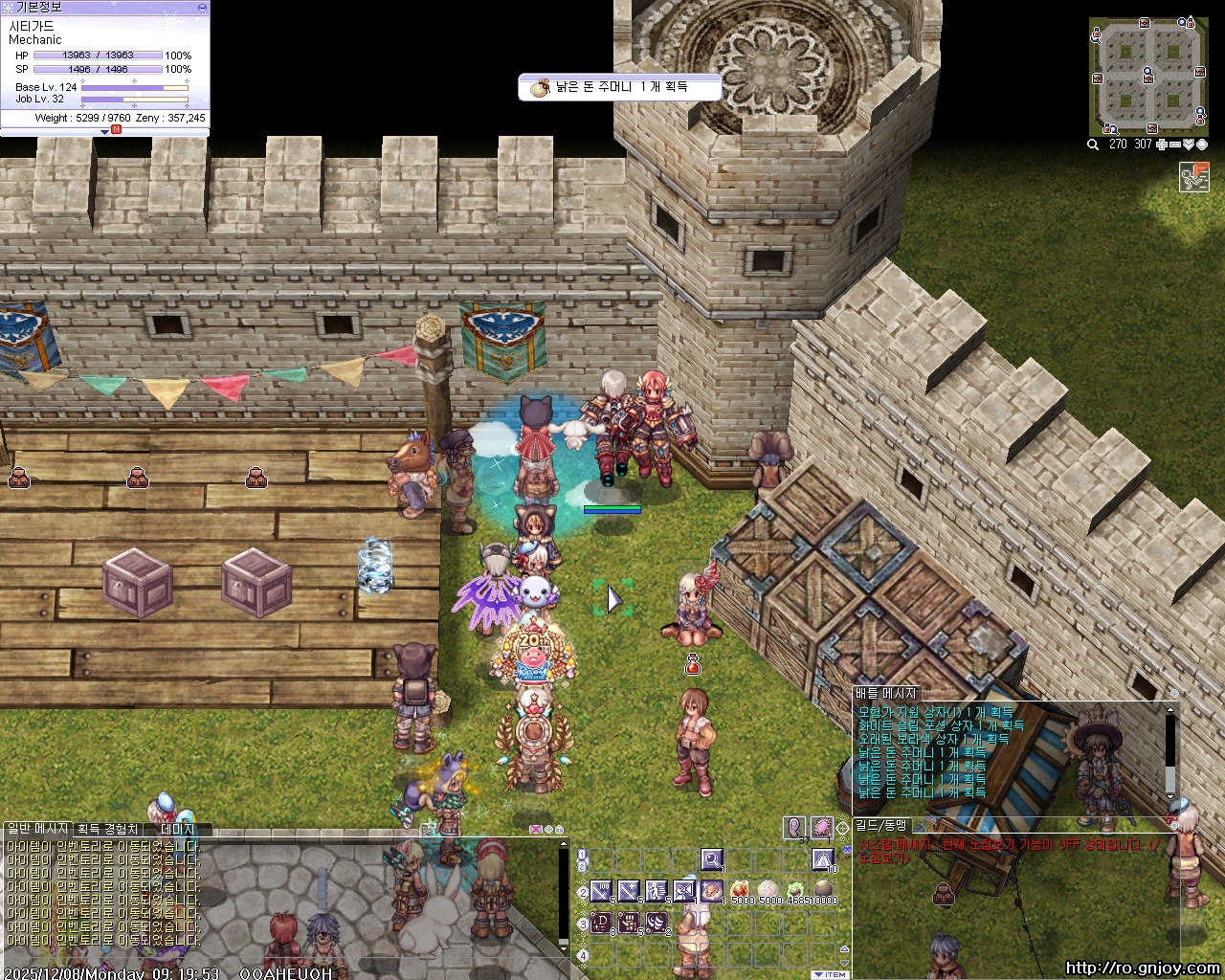Switch to the 데미지 chat tab
The height and width of the screenshot is (980, 1225).
(x=177, y=829)
